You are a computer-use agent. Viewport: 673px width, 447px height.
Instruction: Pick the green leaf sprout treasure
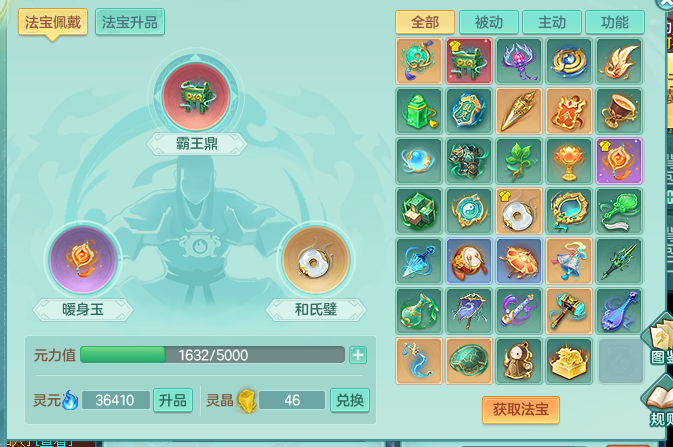(x=519, y=160)
